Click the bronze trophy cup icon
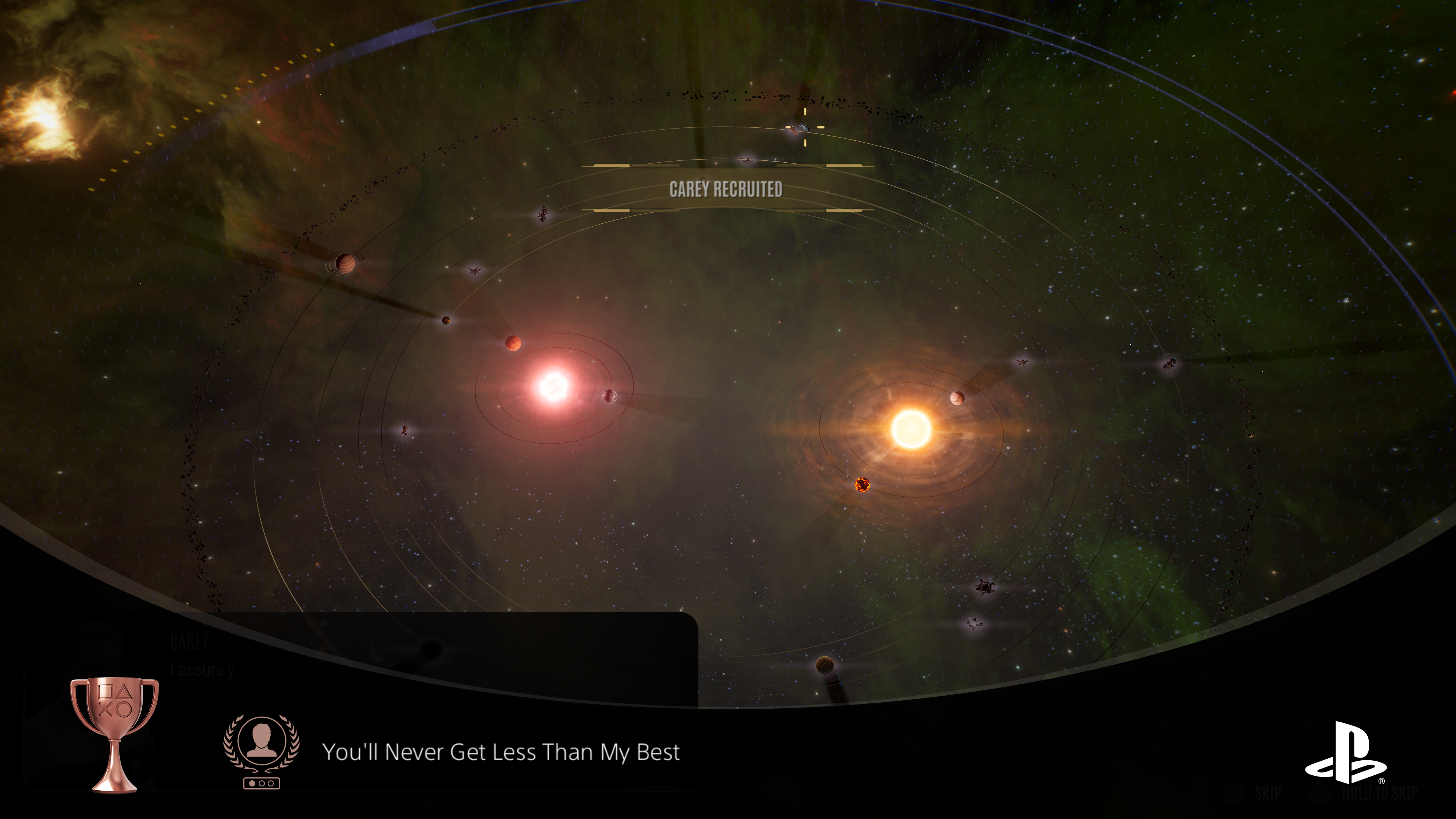Image resolution: width=1456 pixels, height=819 pixels. tap(114, 734)
